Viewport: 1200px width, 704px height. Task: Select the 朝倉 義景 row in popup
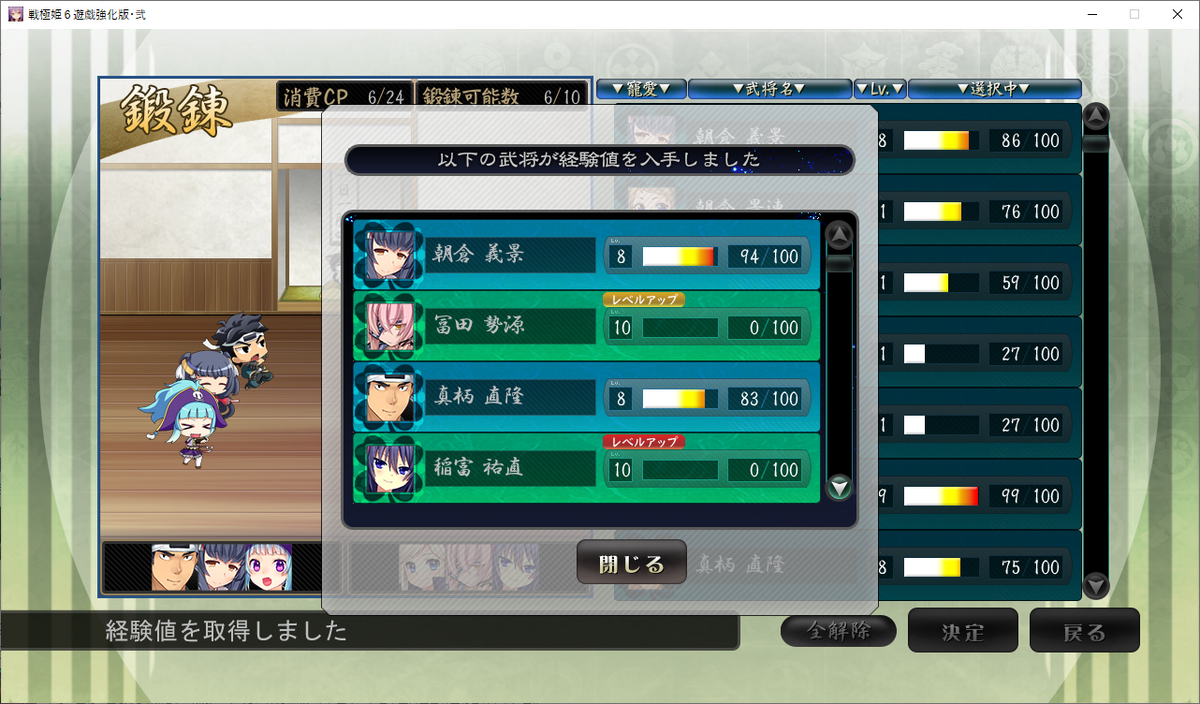click(586, 256)
